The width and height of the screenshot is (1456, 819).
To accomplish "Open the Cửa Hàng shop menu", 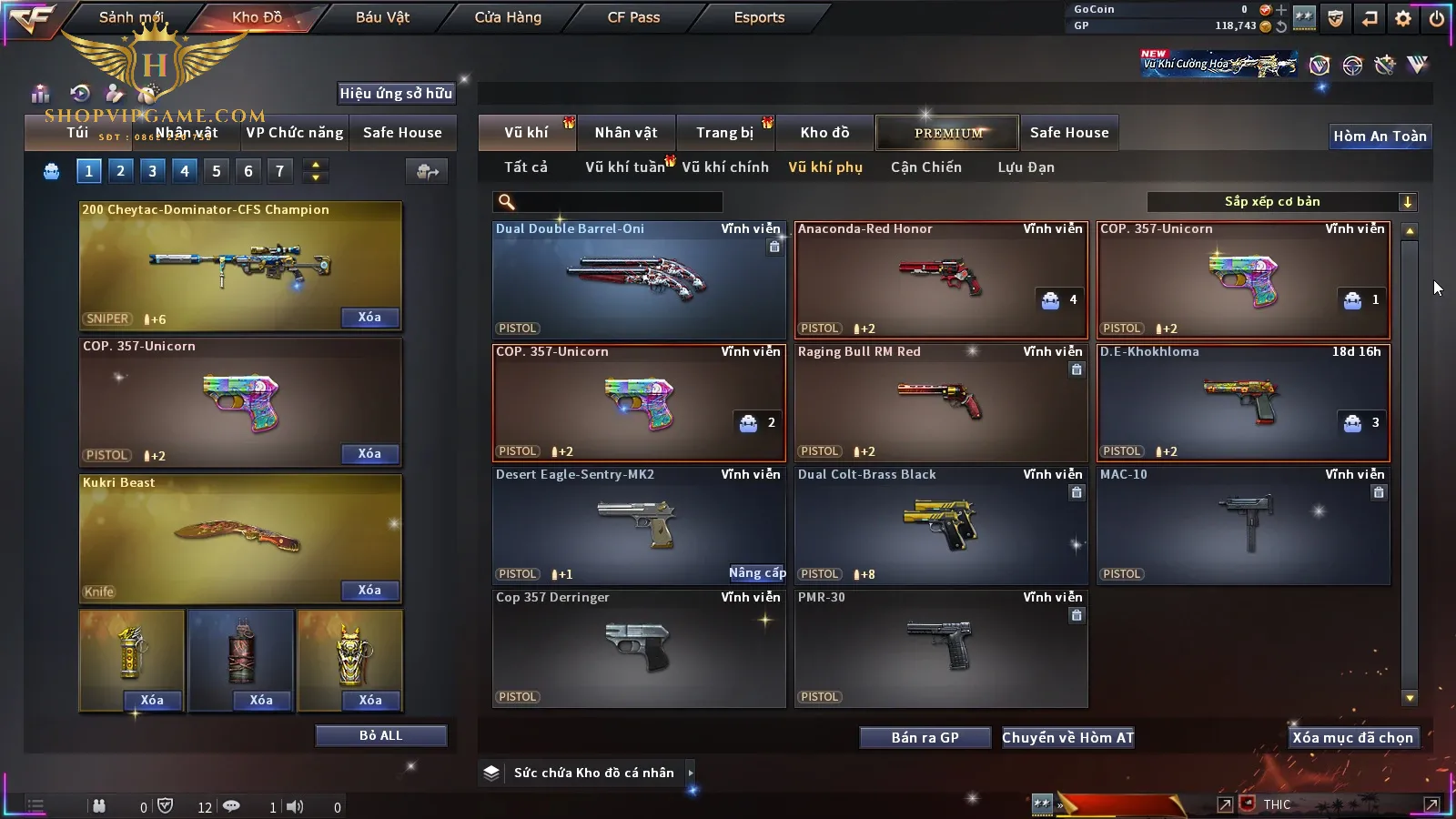I will (508, 17).
